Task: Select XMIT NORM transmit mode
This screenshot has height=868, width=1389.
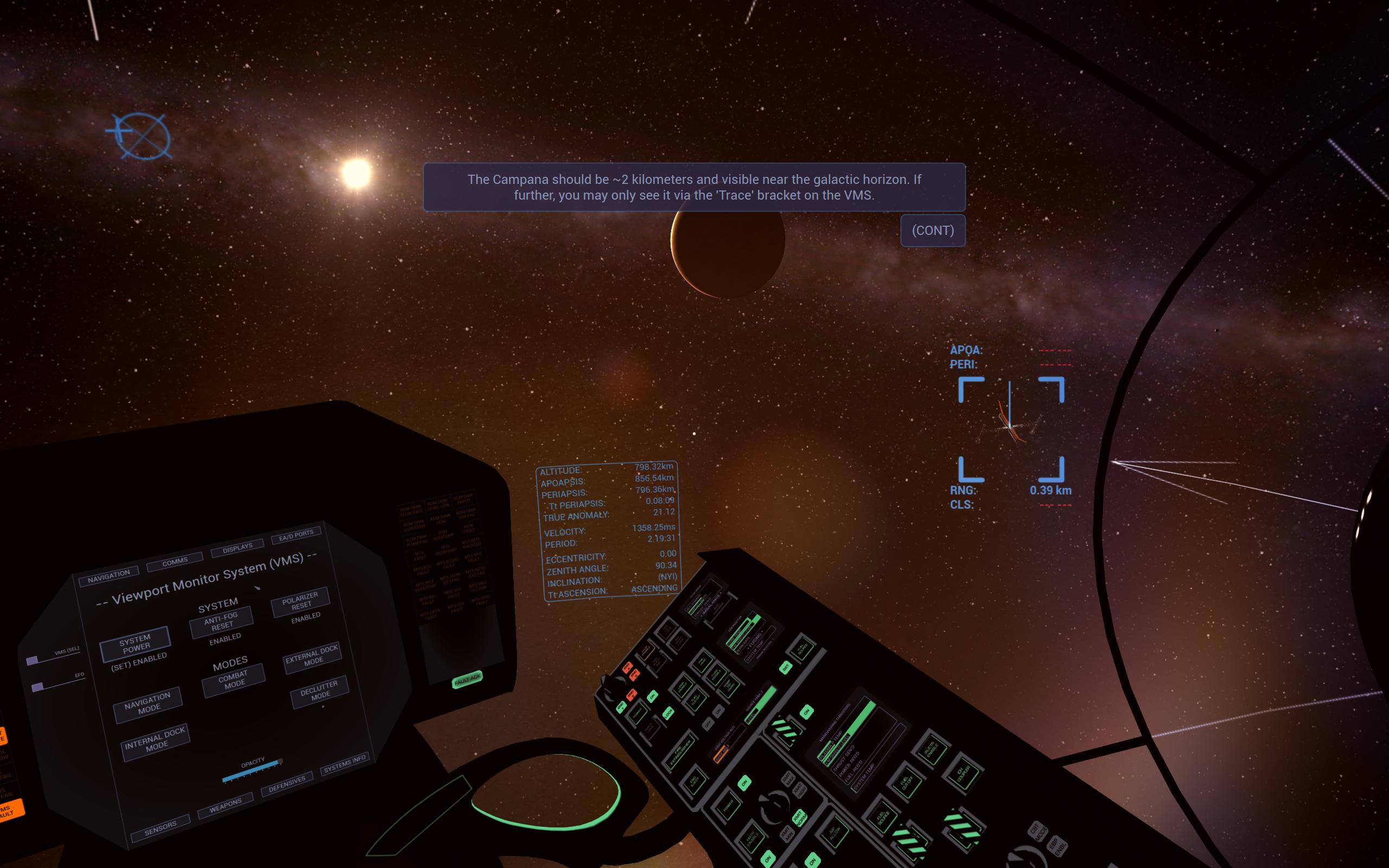Action: (800, 818)
